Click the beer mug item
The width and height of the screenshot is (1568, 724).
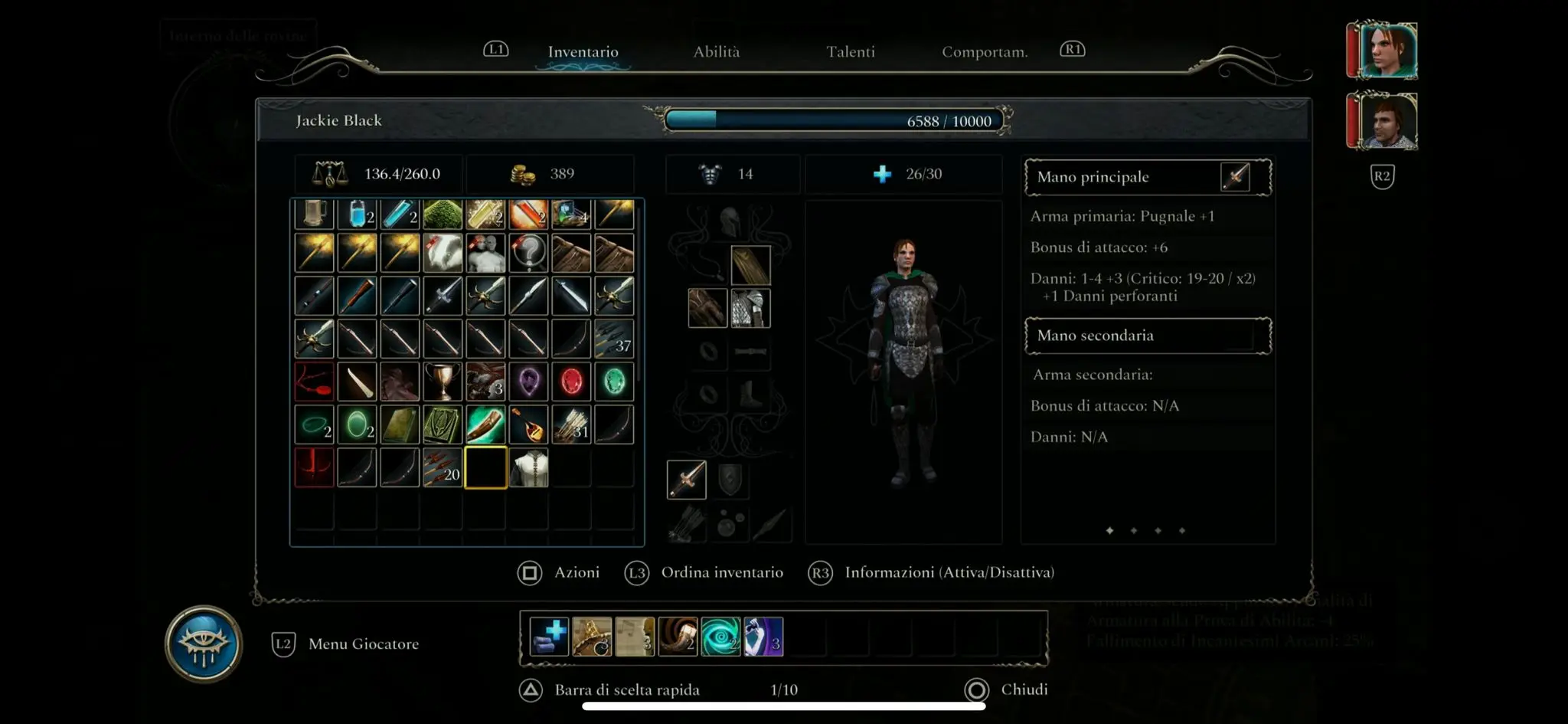click(314, 215)
